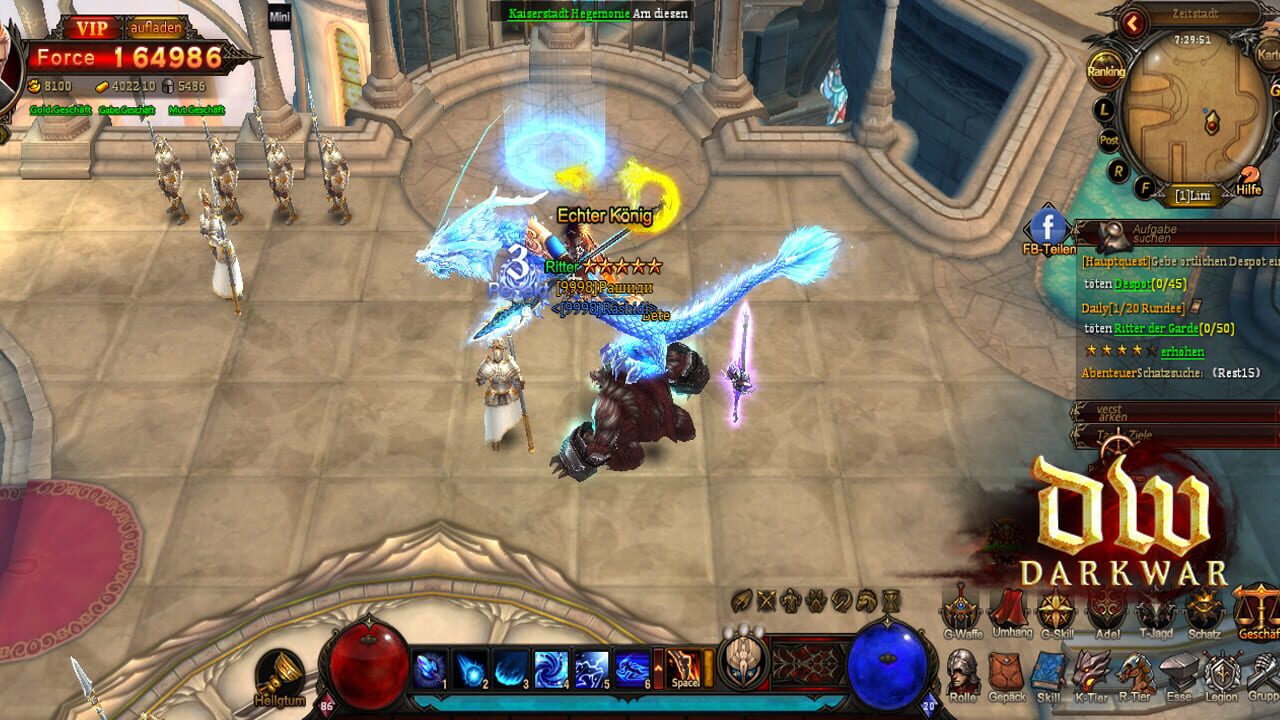
Task: Open the Umhang cloak panel
Action: point(1008,612)
